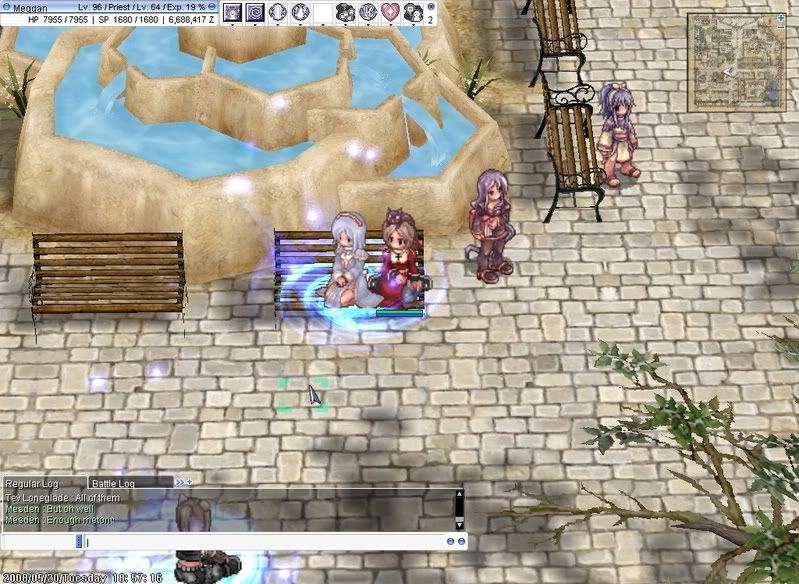Click the whisper name input box
This screenshot has height=584, width=799.
point(40,541)
